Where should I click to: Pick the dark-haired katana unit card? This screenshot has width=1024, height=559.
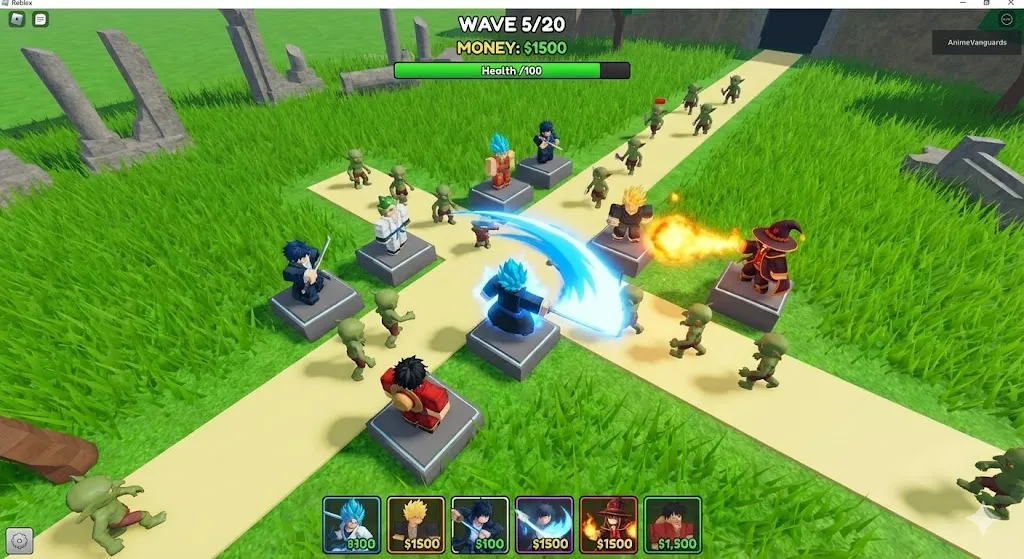tap(479, 525)
